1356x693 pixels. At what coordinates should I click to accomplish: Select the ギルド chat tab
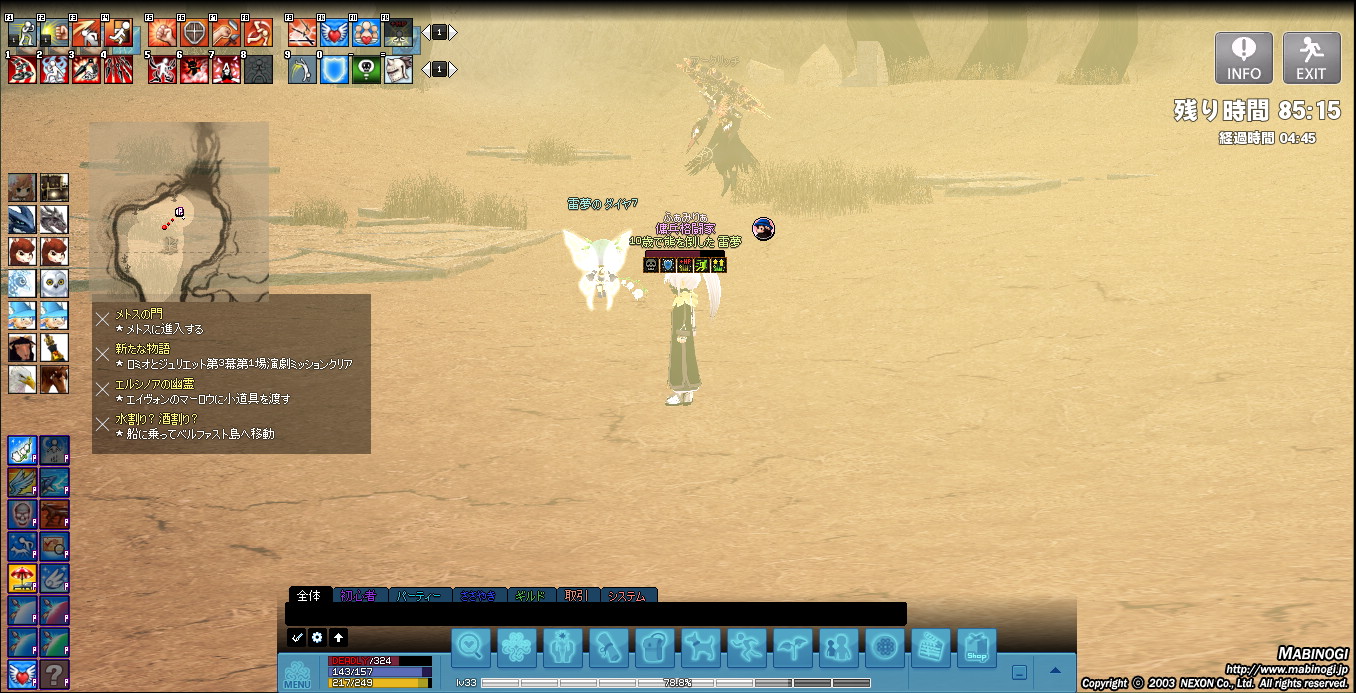pyautogui.click(x=529, y=596)
